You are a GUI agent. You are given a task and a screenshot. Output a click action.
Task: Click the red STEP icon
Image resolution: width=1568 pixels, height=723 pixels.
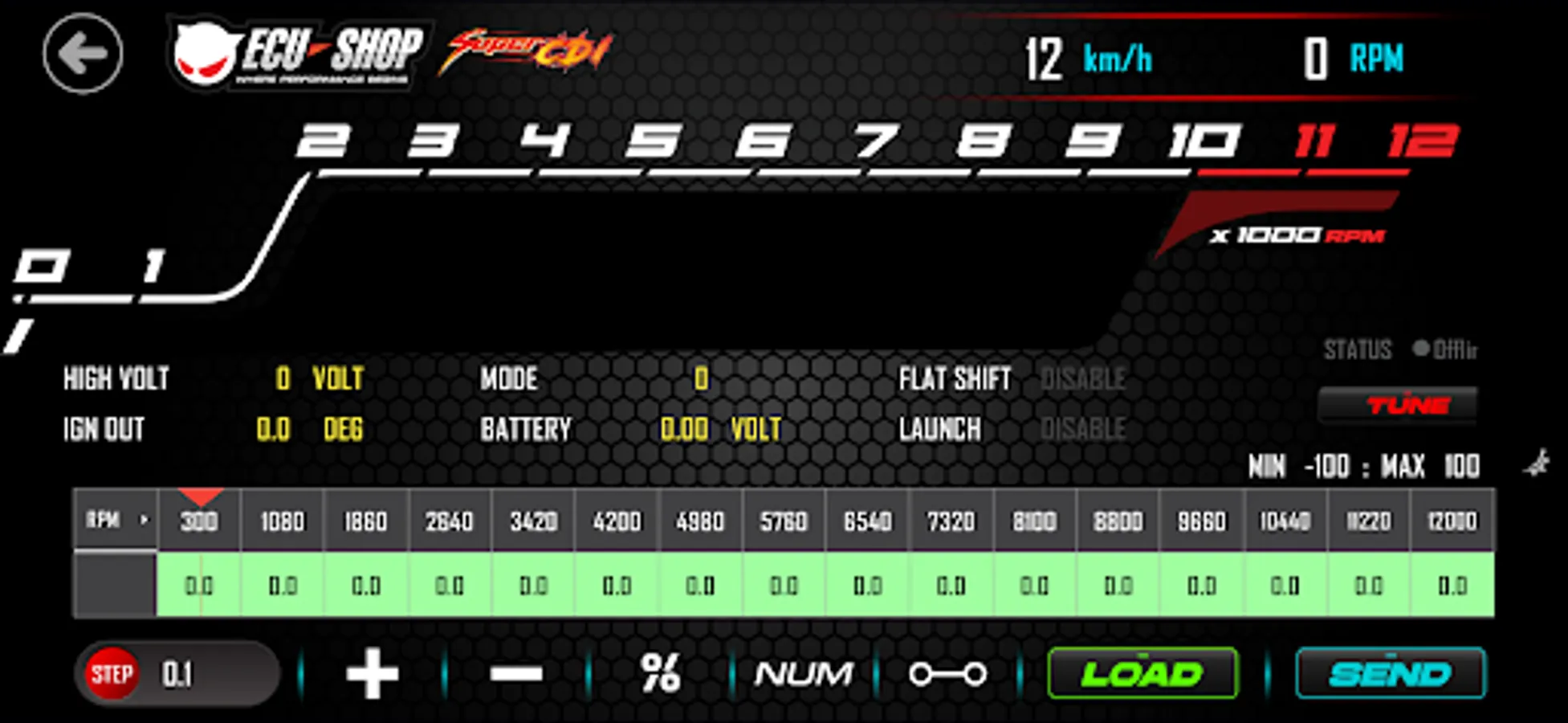(113, 672)
